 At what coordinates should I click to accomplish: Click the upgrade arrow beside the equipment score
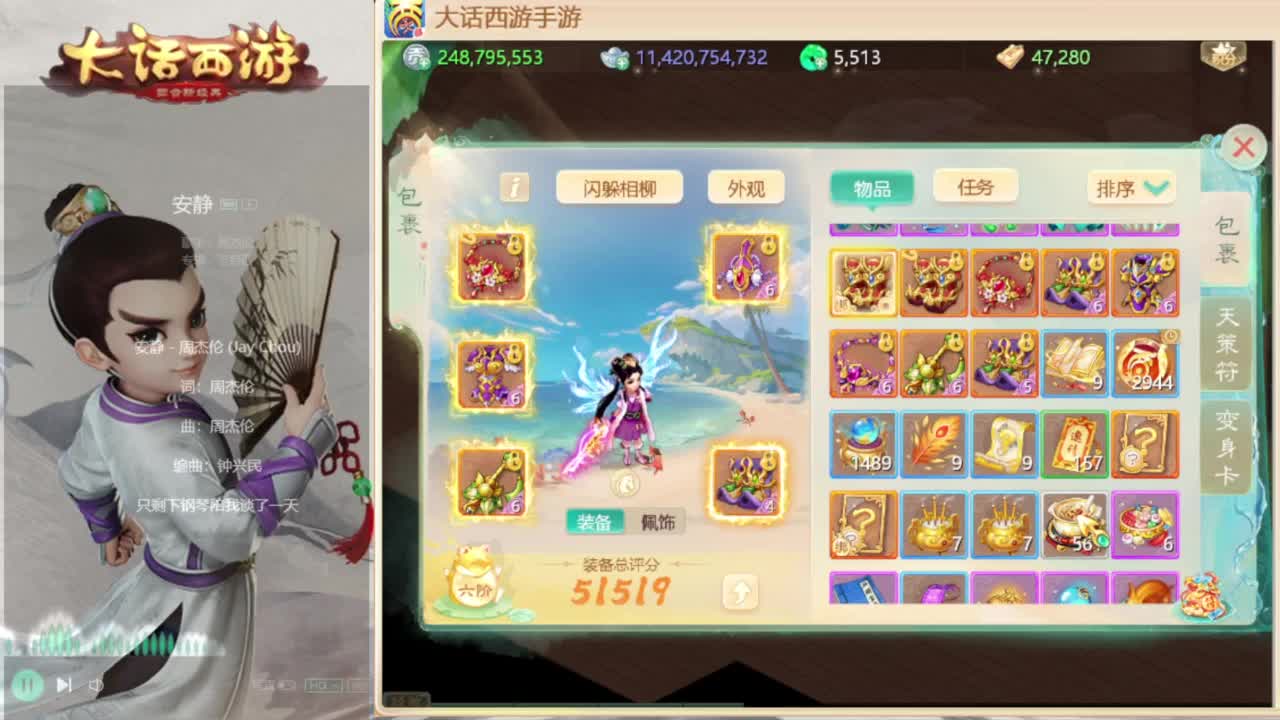pos(740,594)
